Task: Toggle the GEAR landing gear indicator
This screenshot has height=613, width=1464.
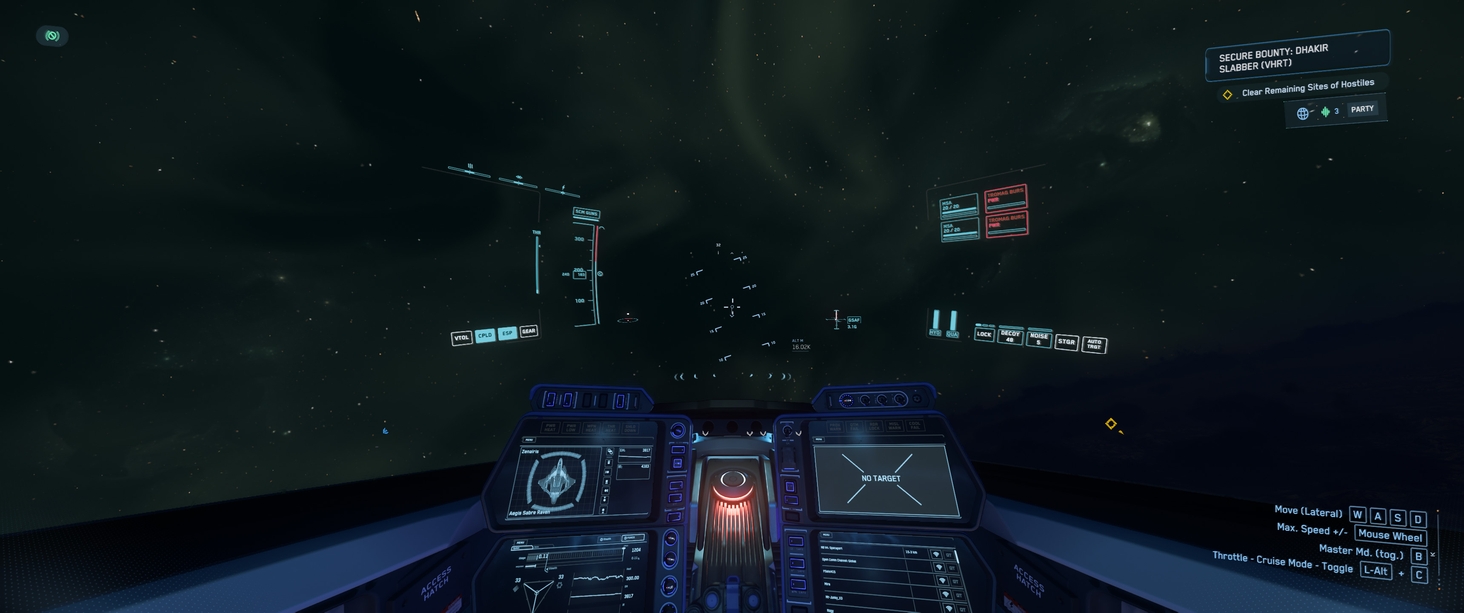Action: 529,331
